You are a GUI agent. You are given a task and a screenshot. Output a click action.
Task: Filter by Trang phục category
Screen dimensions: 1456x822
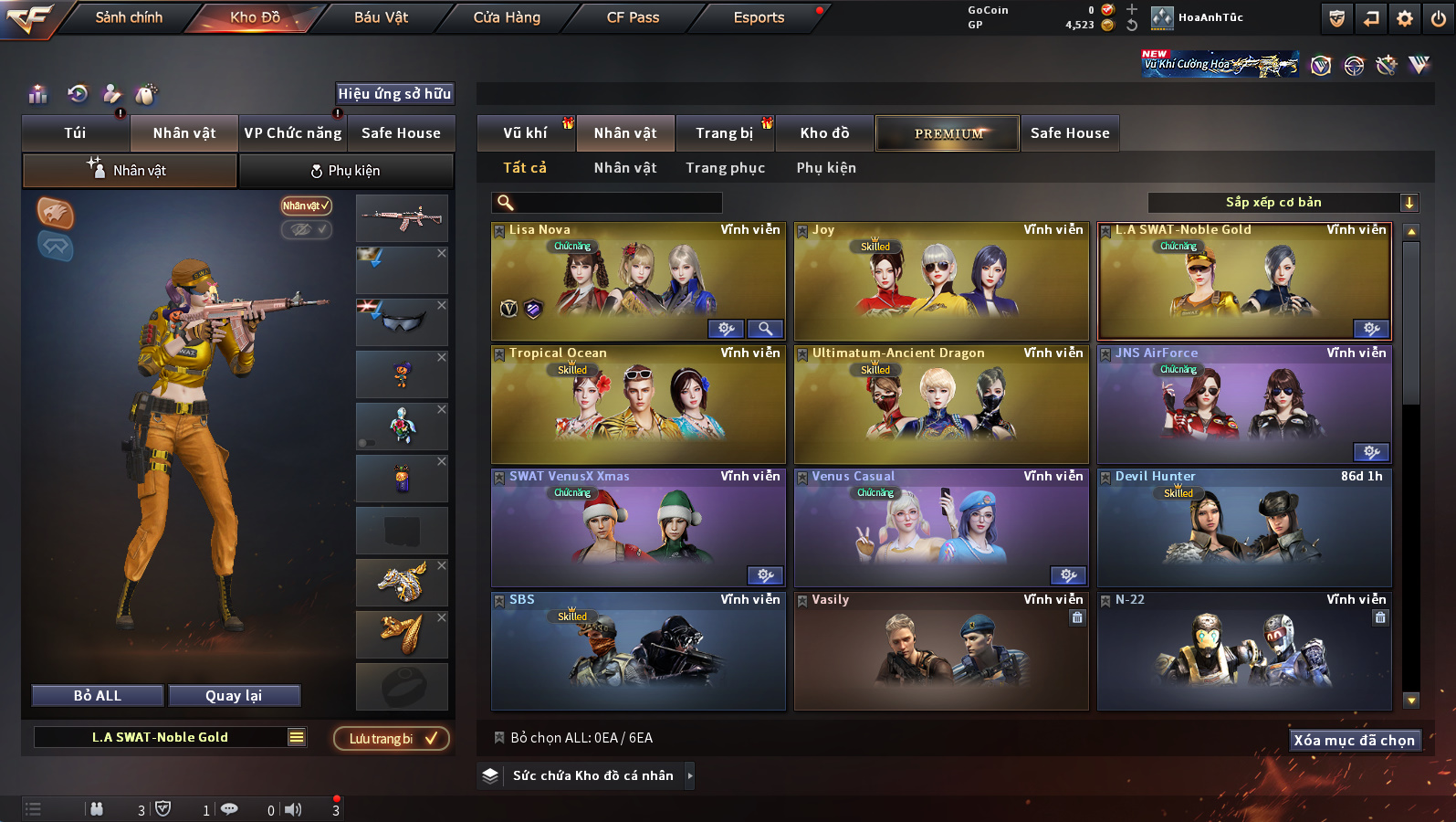tap(725, 168)
